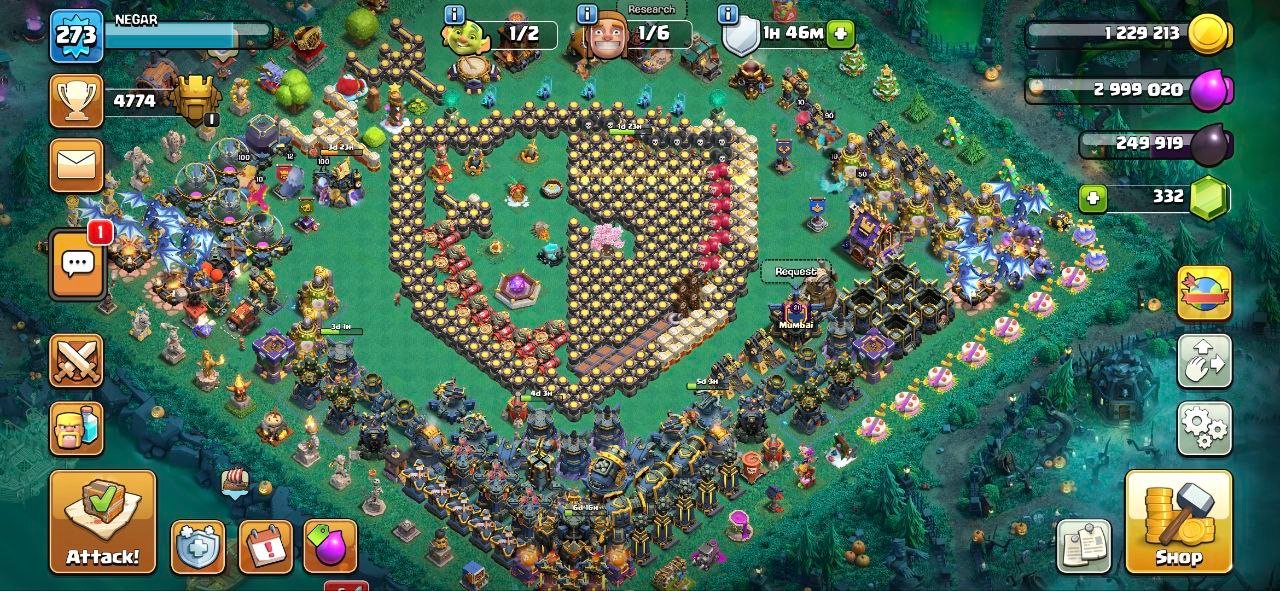Open the globe and ribbon event button
This screenshot has width=1280, height=591.
[x=1204, y=293]
